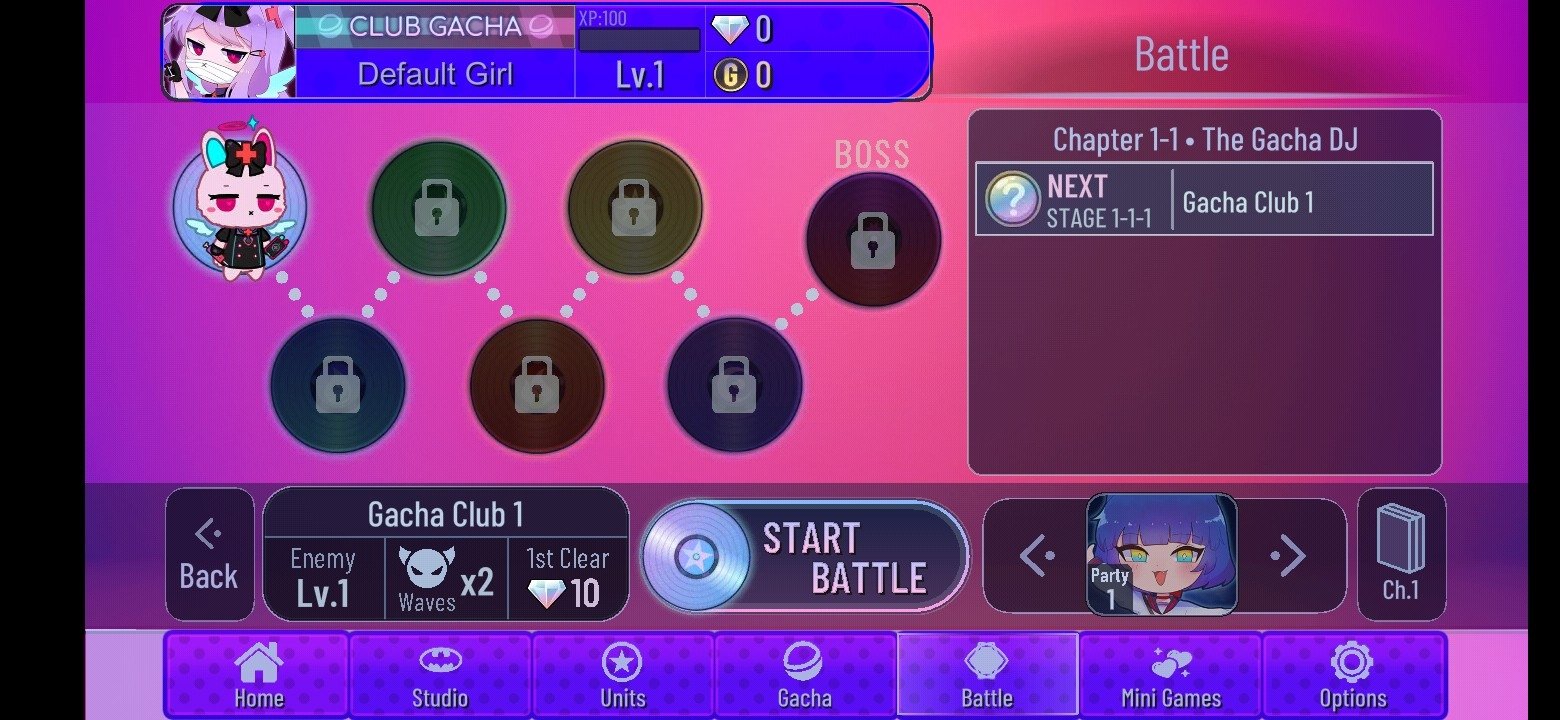This screenshot has height=720, width=1560.
Task: Select the Battle tab at bottom
Action: click(x=989, y=675)
